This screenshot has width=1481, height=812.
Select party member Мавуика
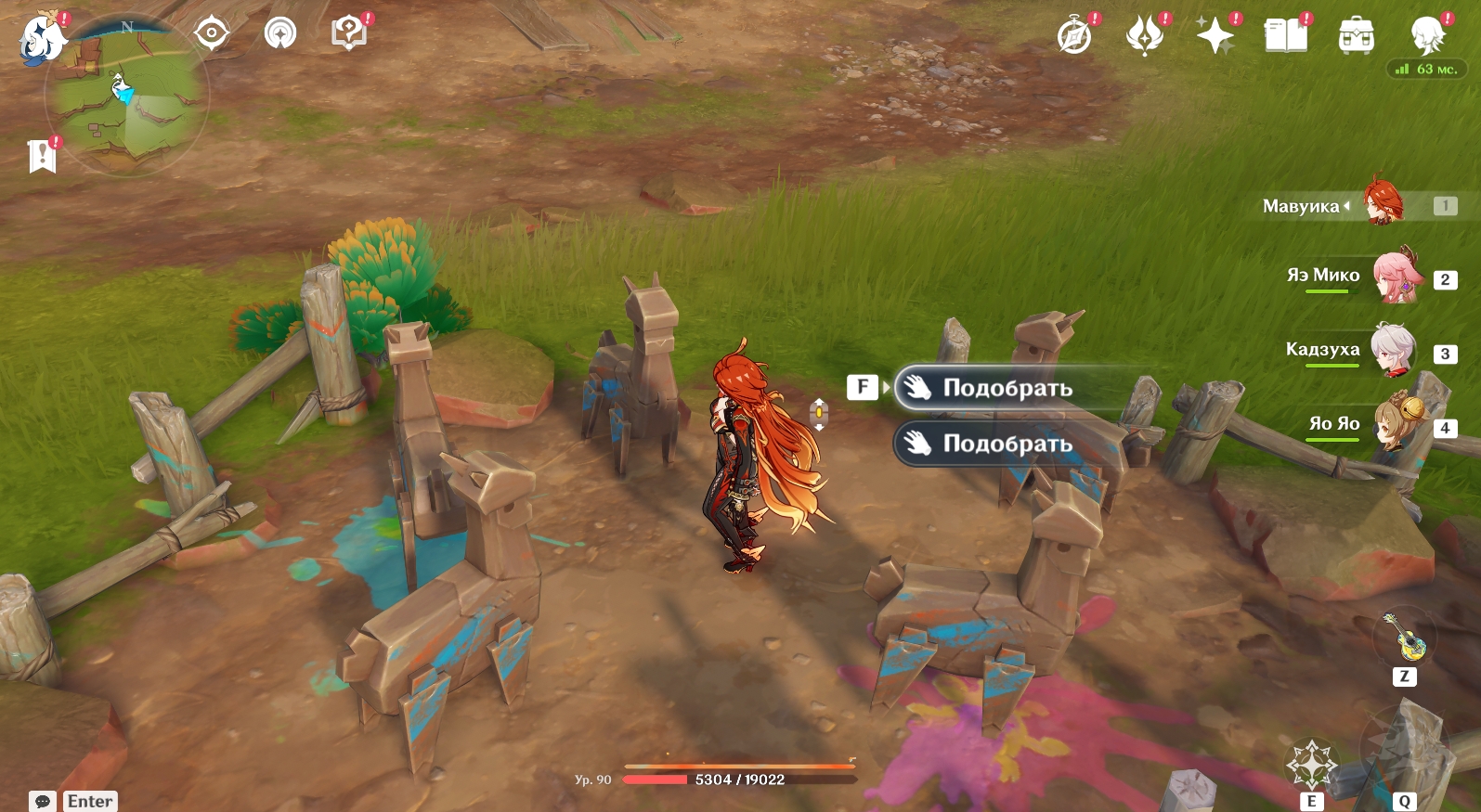point(1383,205)
